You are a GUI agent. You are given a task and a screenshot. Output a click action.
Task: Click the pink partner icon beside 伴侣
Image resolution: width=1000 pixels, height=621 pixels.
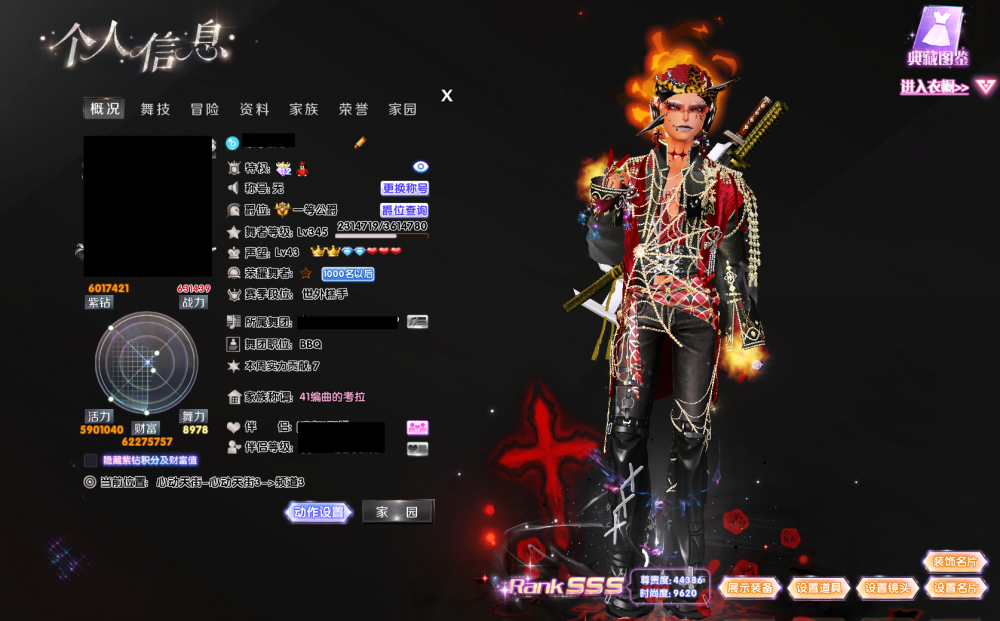[417, 427]
